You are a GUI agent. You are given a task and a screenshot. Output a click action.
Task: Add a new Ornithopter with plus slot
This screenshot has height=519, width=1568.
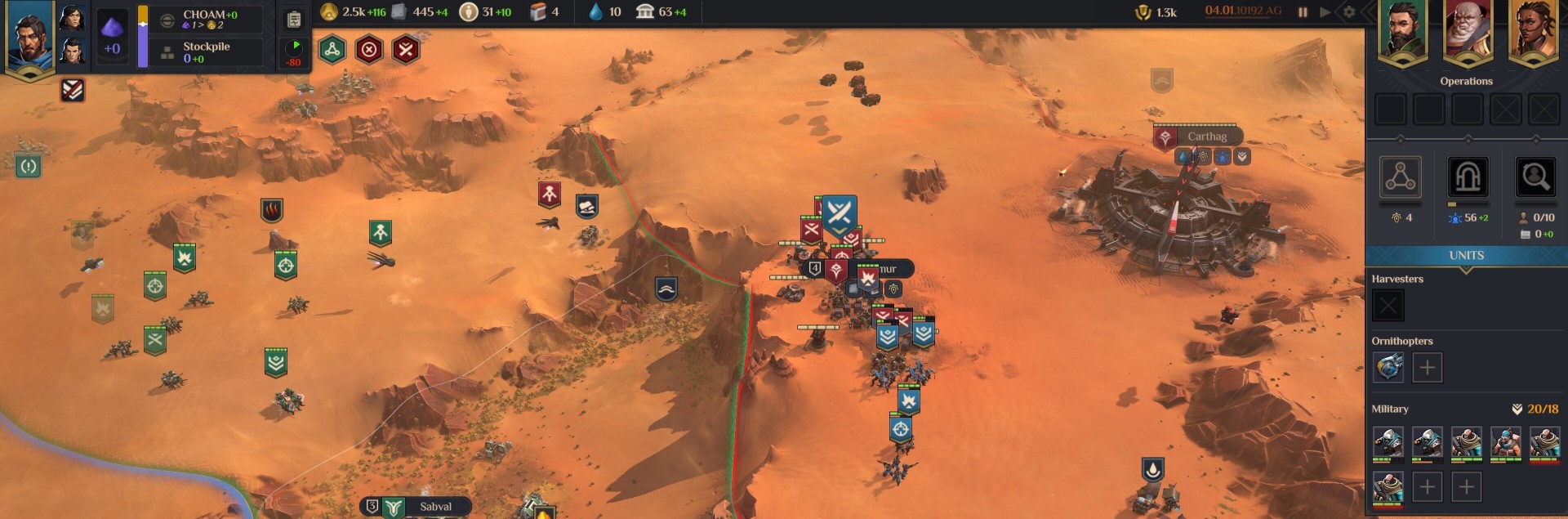tap(1427, 368)
